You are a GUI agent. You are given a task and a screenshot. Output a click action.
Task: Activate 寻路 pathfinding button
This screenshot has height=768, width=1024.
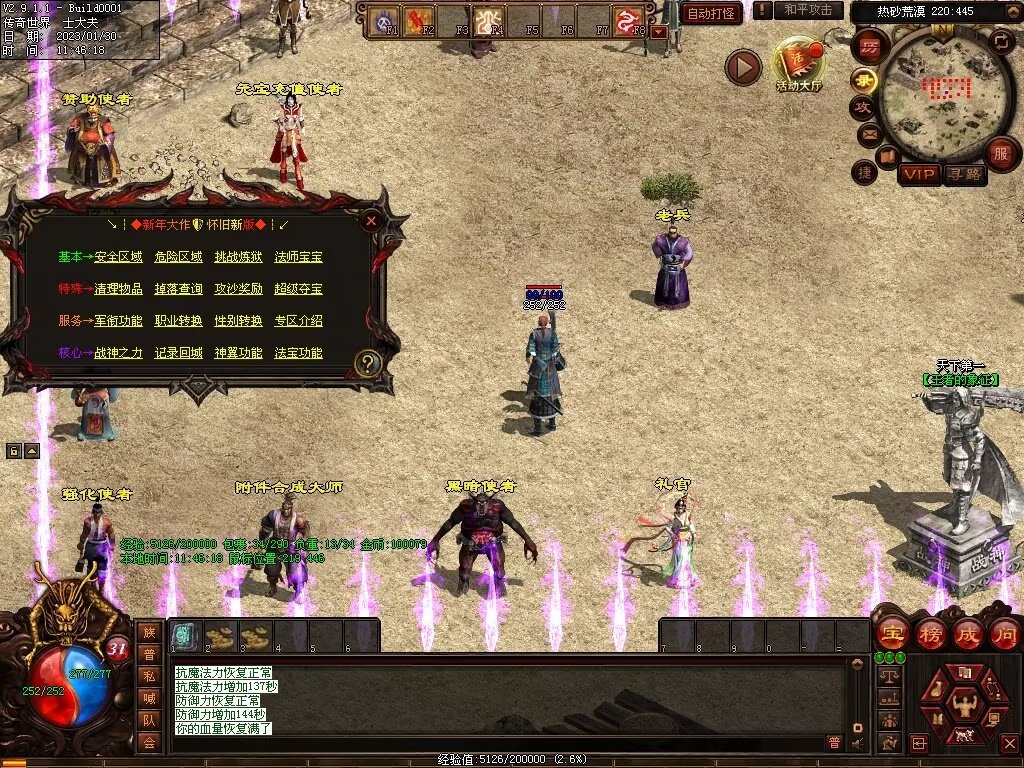(x=964, y=174)
